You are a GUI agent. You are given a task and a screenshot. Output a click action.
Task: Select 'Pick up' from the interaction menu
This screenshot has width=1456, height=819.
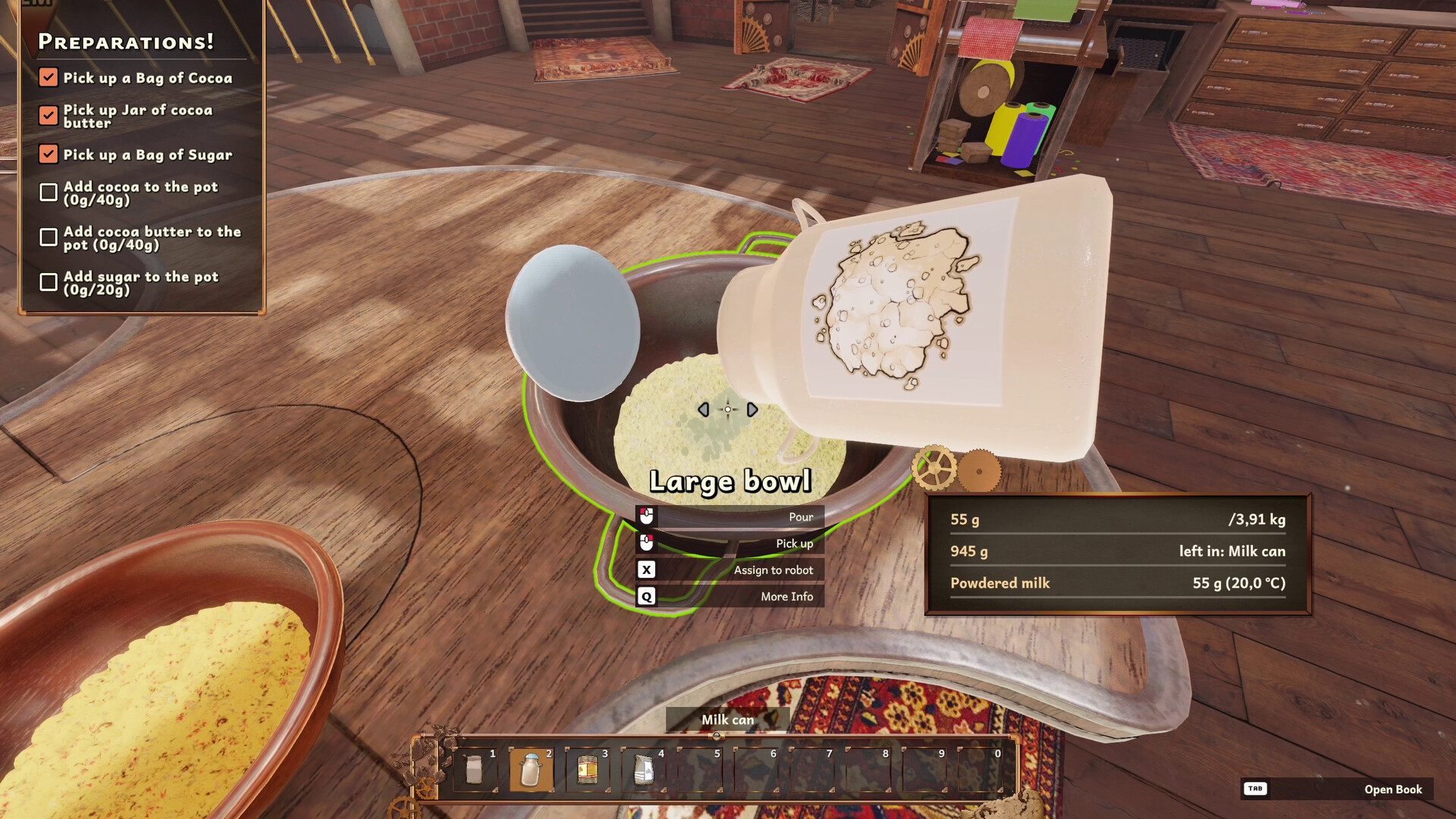792,543
